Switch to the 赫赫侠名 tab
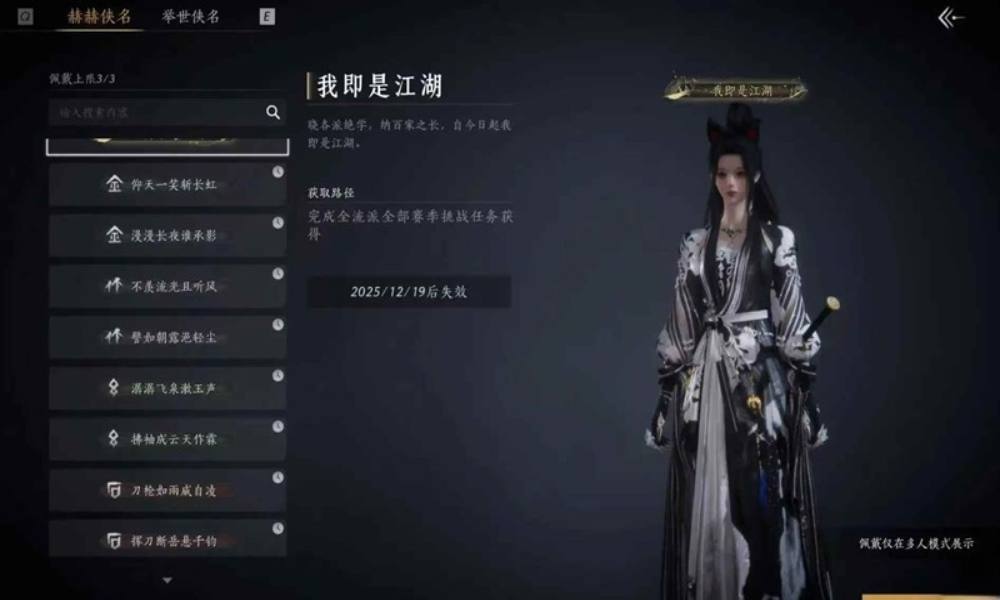The width and height of the screenshot is (1000, 600). click(x=98, y=16)
